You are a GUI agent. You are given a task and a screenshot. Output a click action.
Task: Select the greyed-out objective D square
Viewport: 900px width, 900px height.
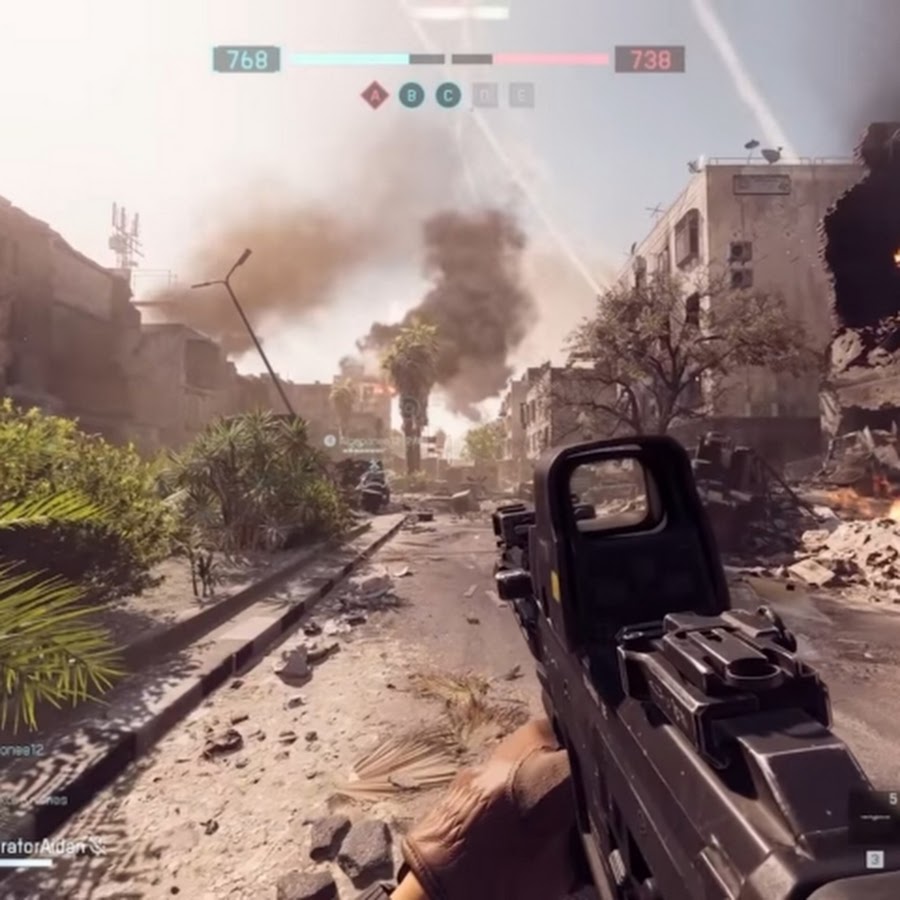click(485, 95)
